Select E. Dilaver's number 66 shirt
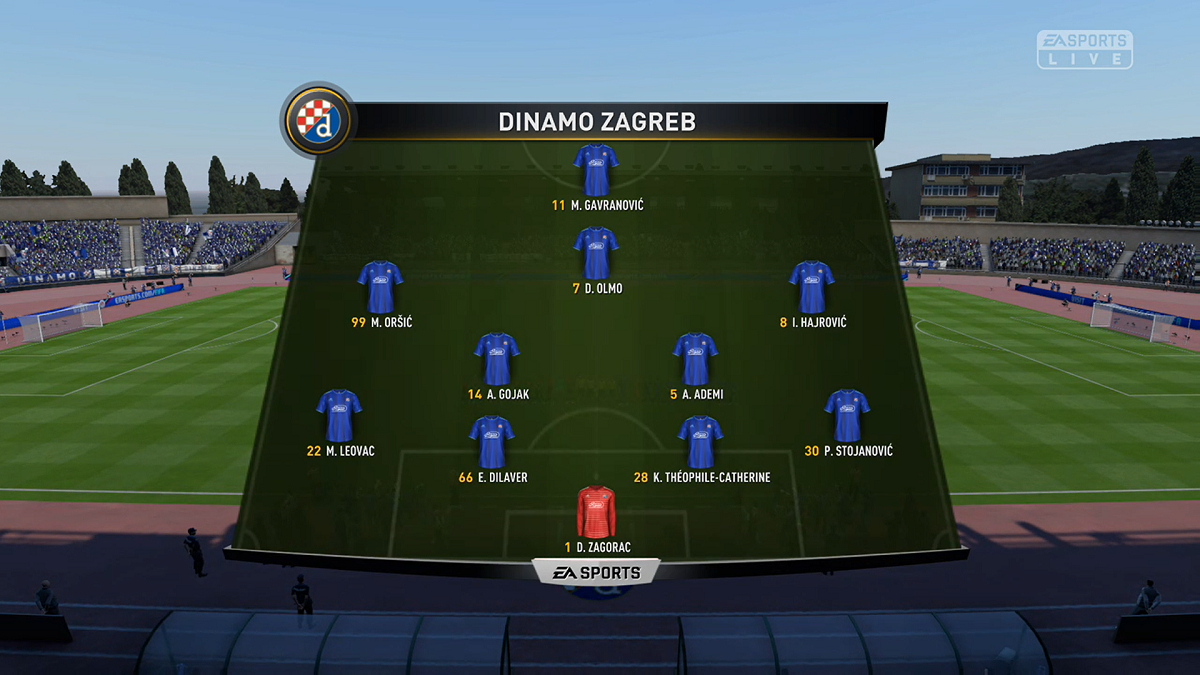This screenshot has height=675, width=1200. click(x=491, y=442)
